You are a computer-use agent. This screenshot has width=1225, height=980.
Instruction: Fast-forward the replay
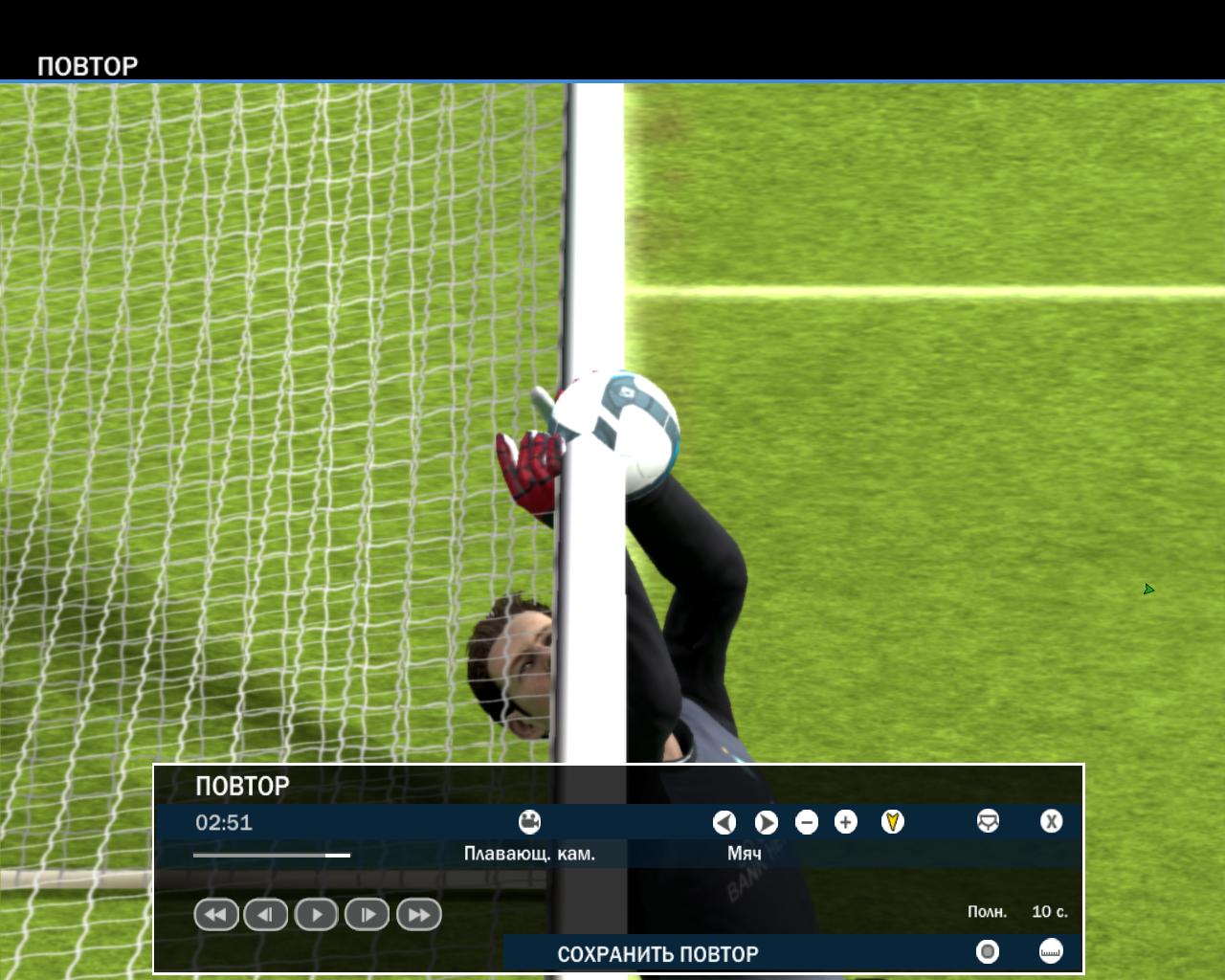click(418, 915)
